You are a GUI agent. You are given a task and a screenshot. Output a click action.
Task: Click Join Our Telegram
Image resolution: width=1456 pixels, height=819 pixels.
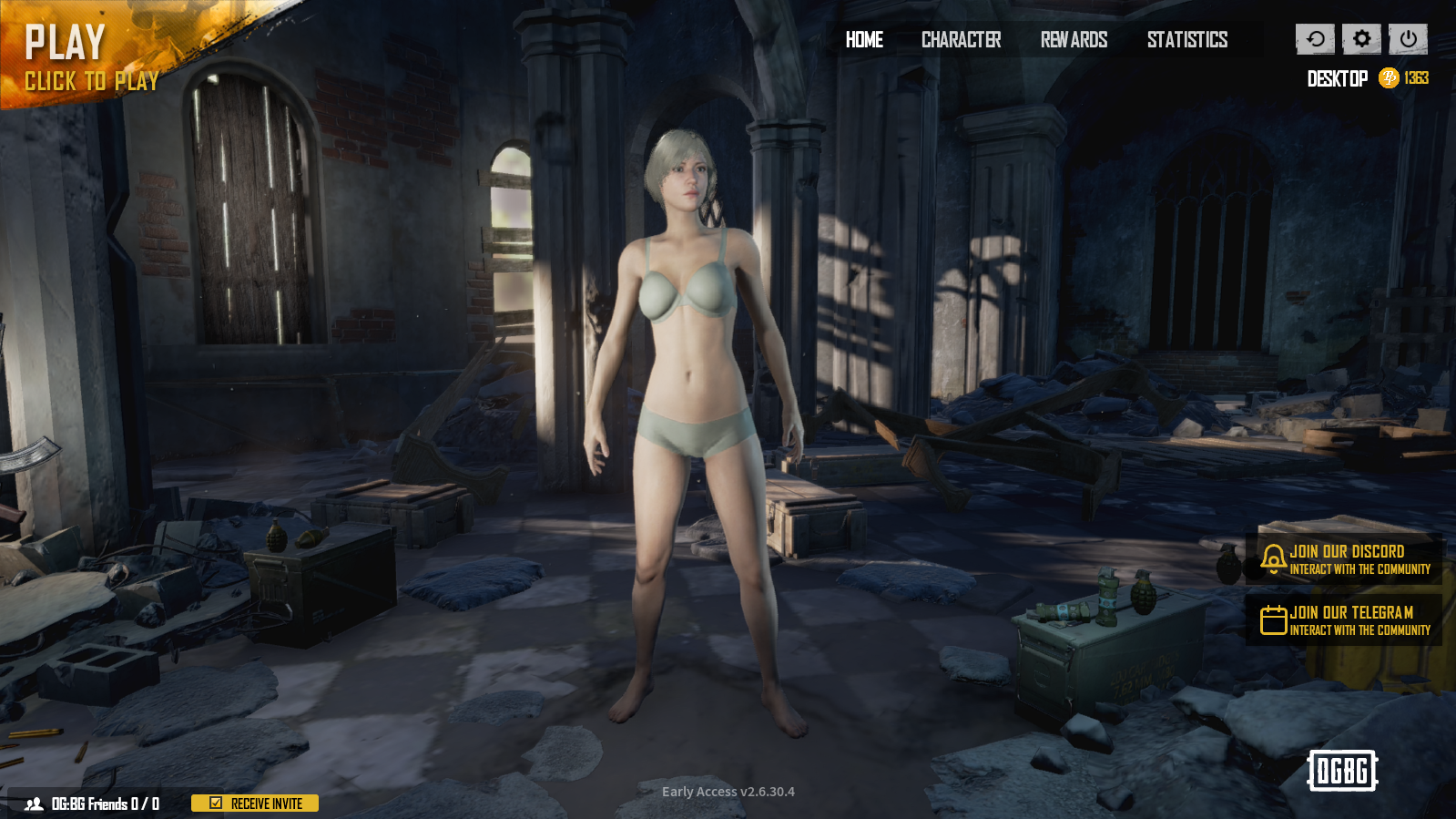pos(1348,619)
